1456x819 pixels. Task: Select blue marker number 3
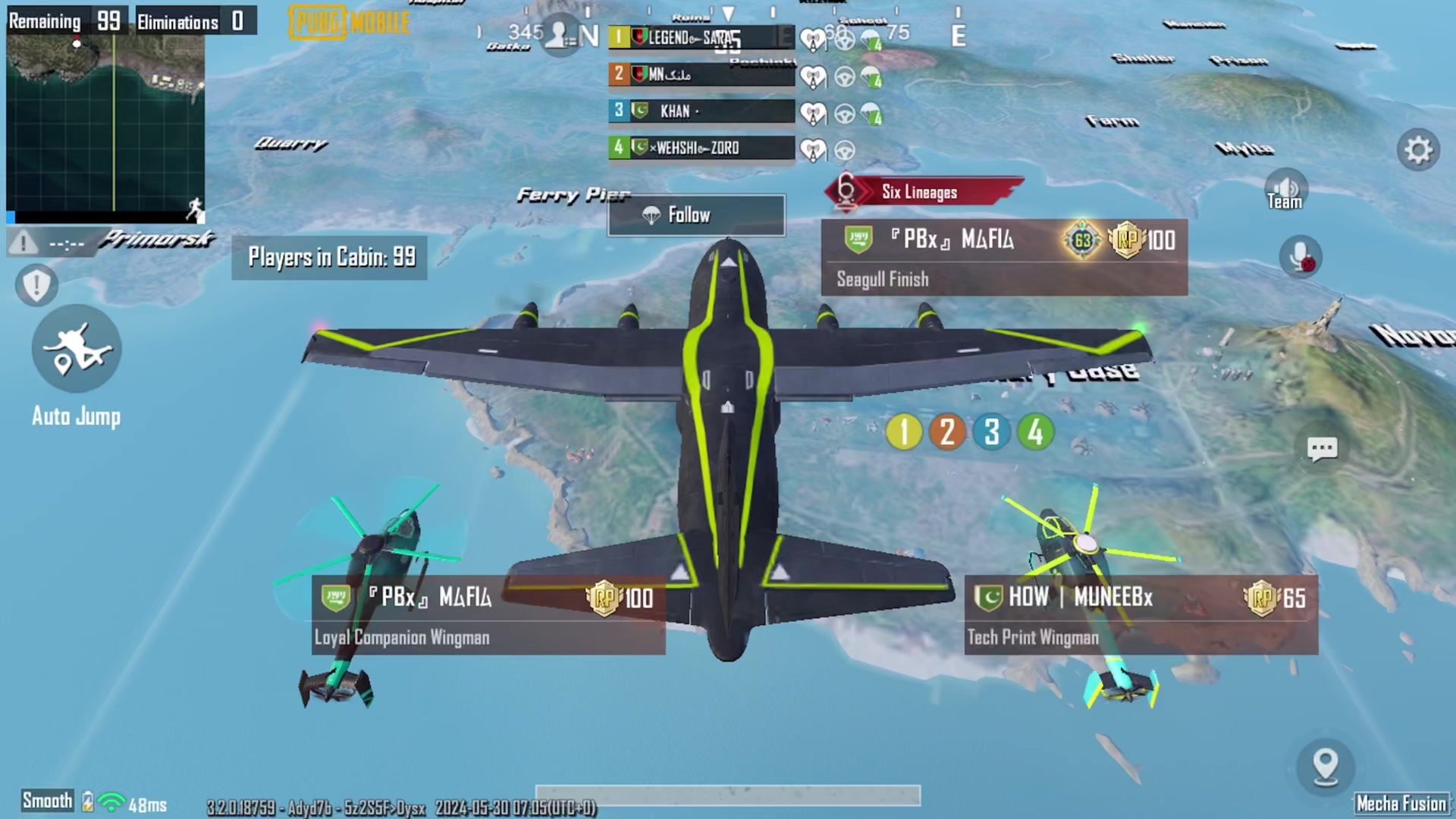[x=991, y=432]
